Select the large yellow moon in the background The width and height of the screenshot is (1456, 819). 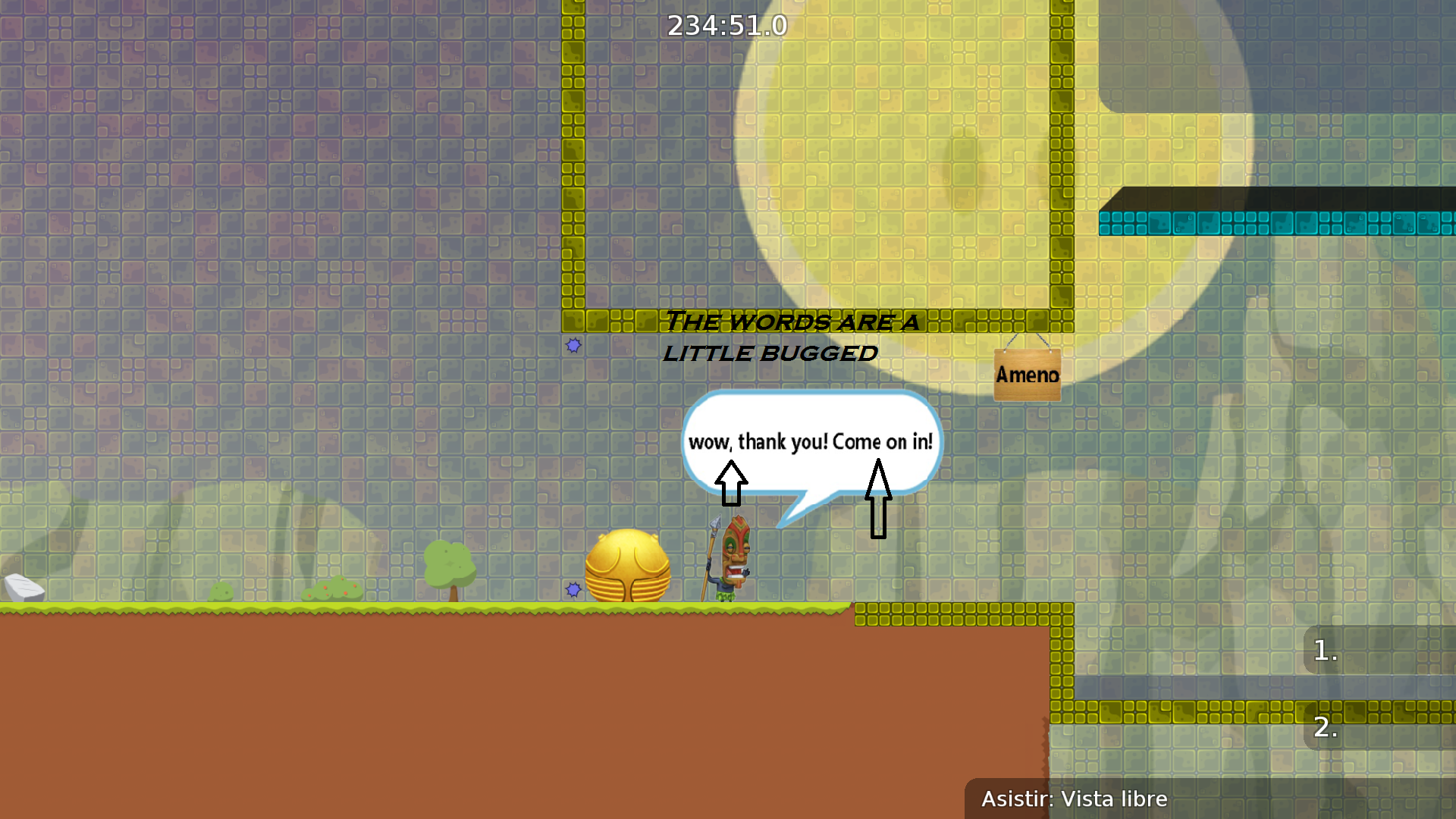pos(910,174)
